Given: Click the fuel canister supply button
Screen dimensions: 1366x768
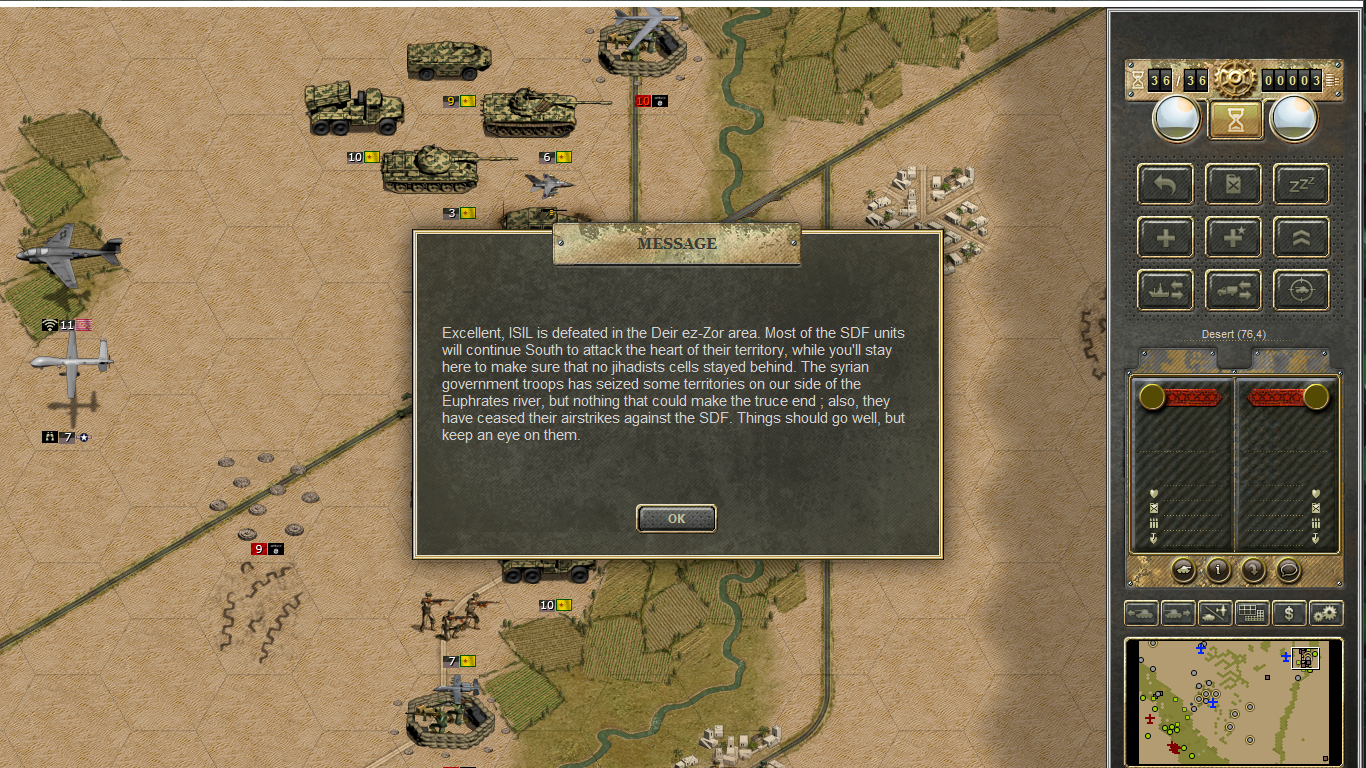Looking at the screenshot, I should [1233, 184].
